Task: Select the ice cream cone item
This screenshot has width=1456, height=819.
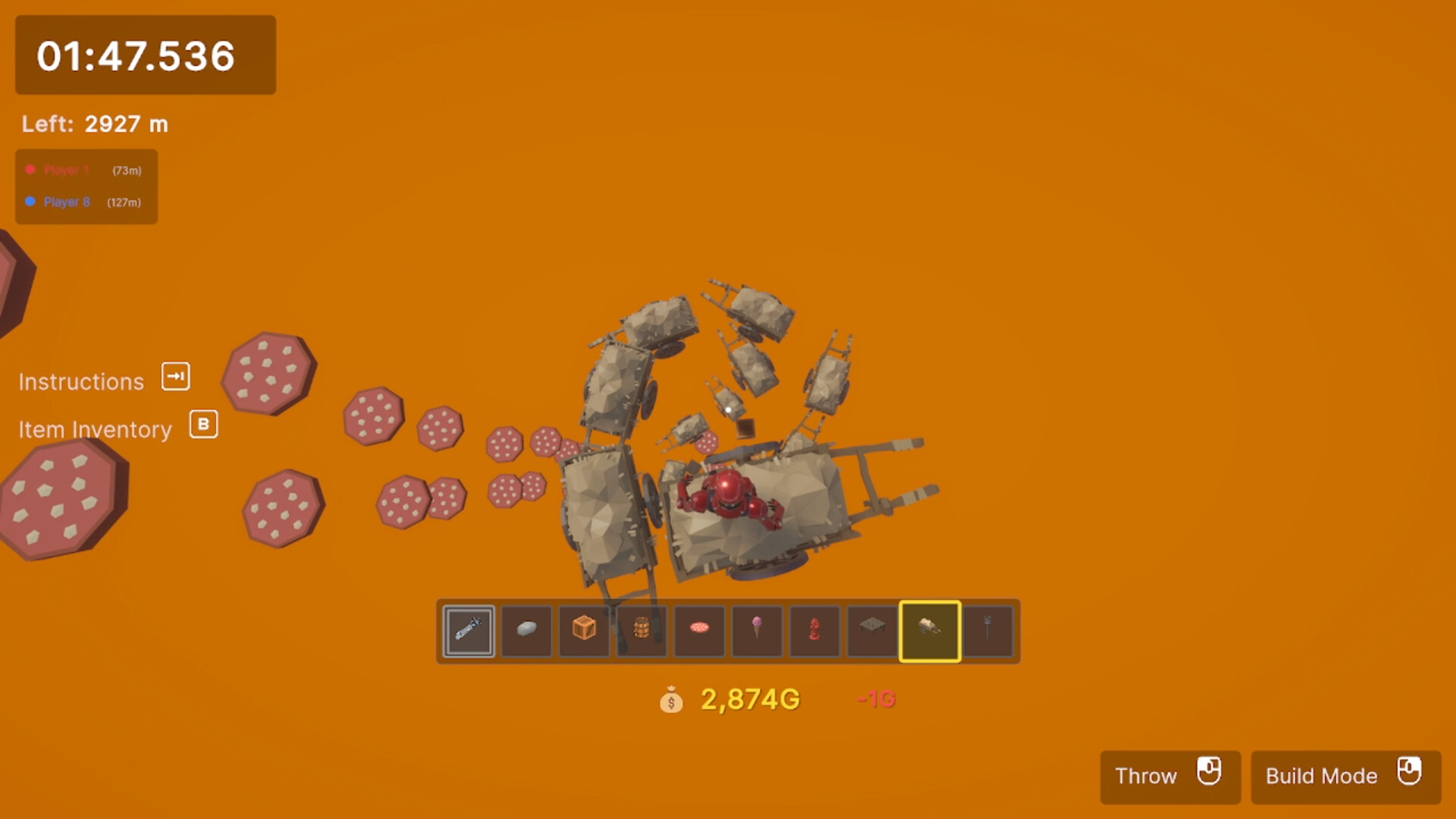Action: [756, 631]
